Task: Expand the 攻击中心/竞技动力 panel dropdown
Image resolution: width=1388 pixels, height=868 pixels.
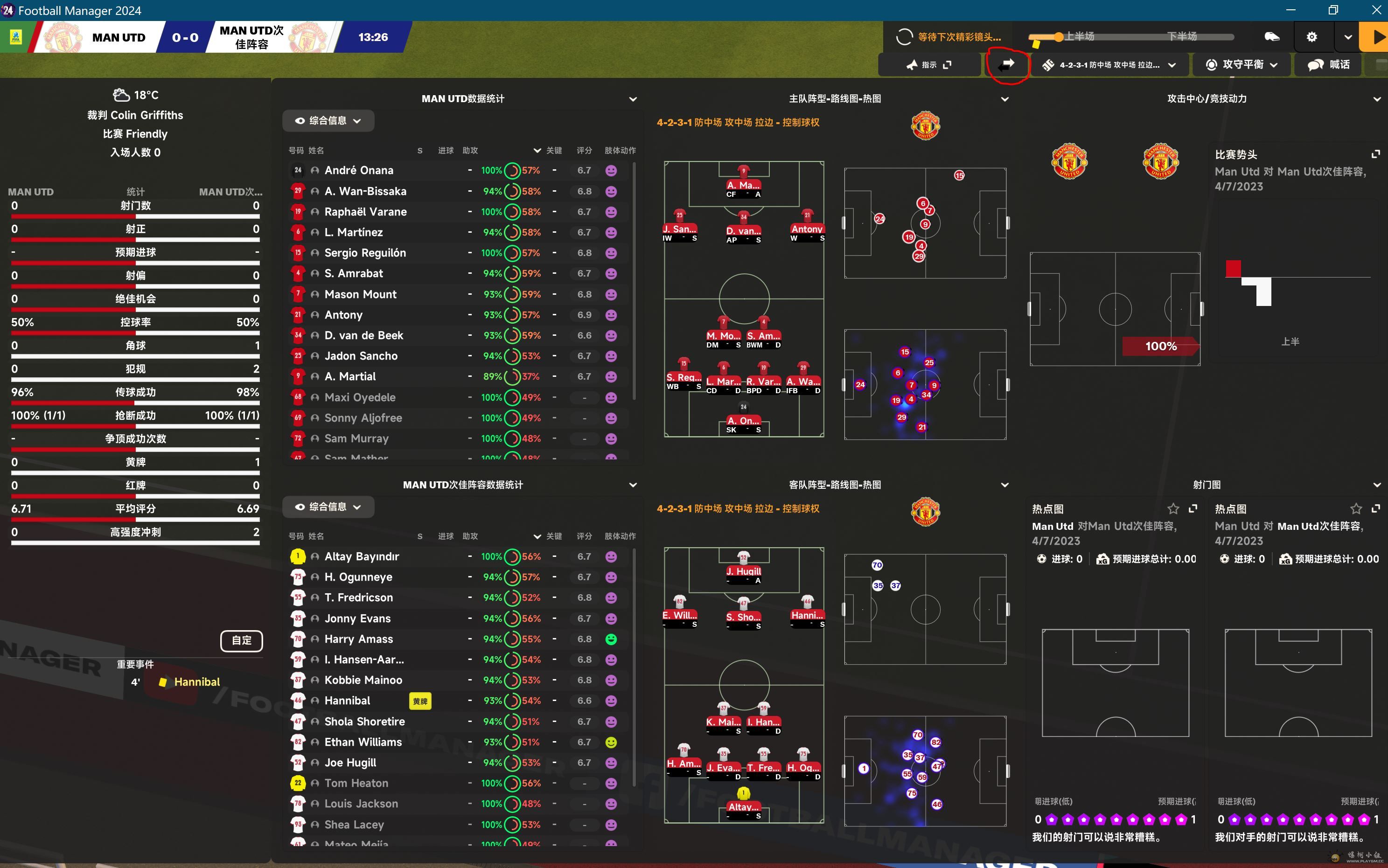Action: 1376,99
